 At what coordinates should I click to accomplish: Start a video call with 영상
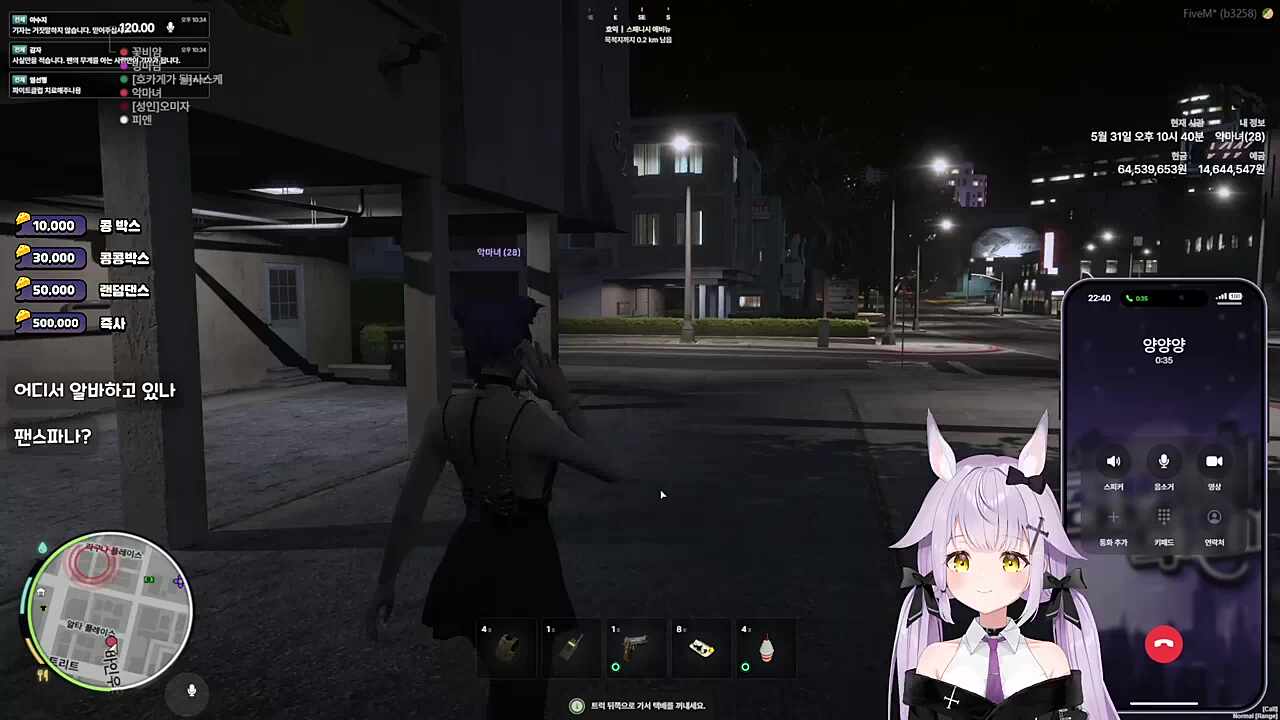(x=1214, y=462)
